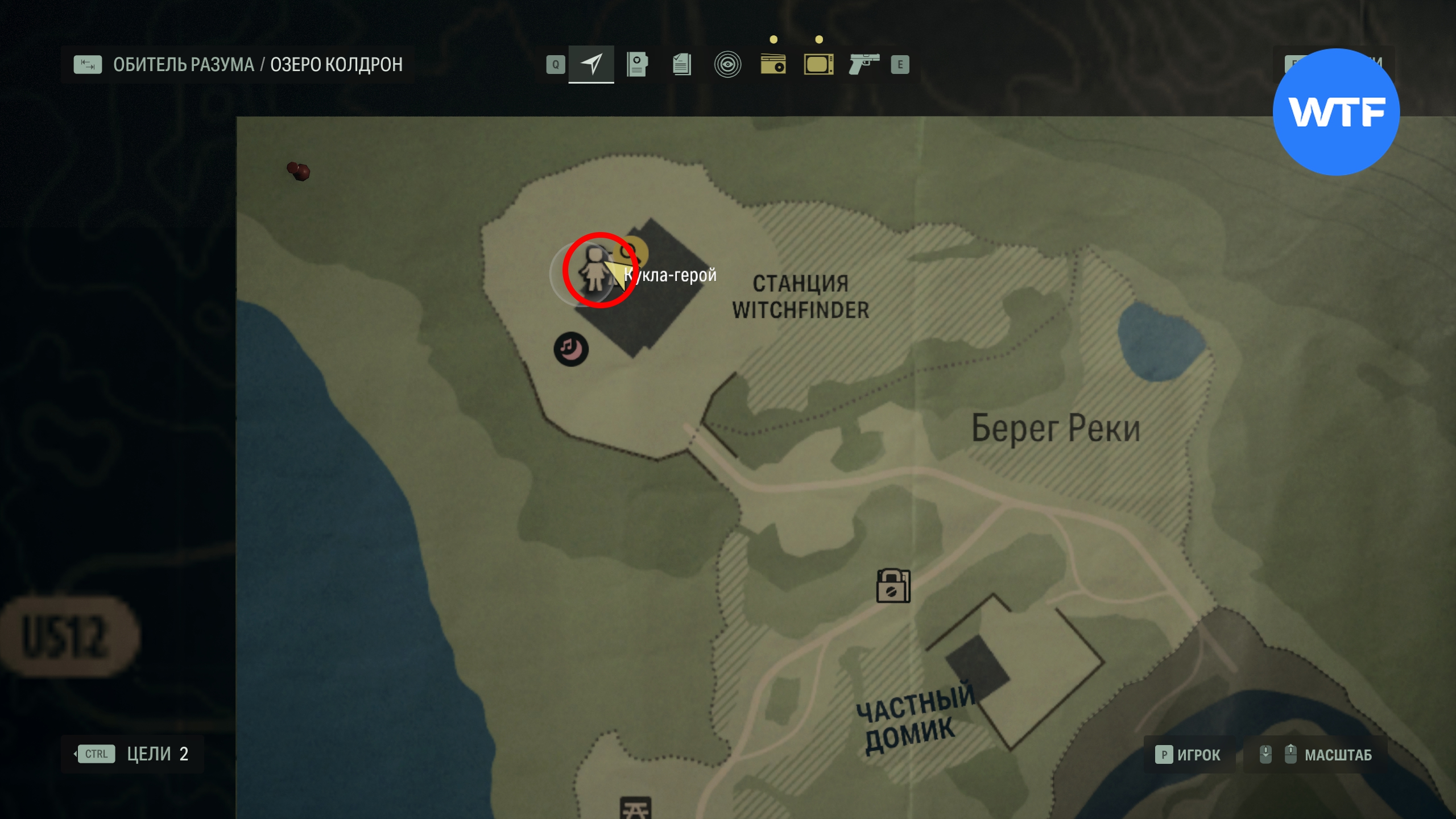Click the blue WTF logo overlay
The height and width of the screenshot is (819, 1456).
tap(1336, 112)
